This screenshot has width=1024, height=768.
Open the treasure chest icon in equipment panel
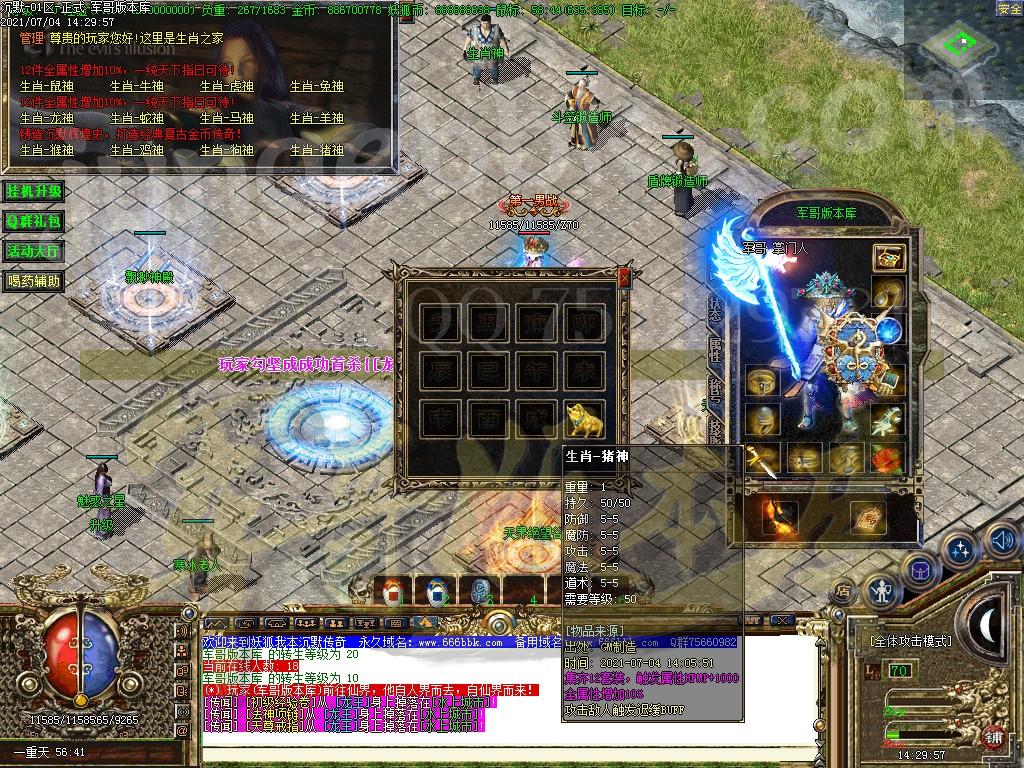[888, 256]
